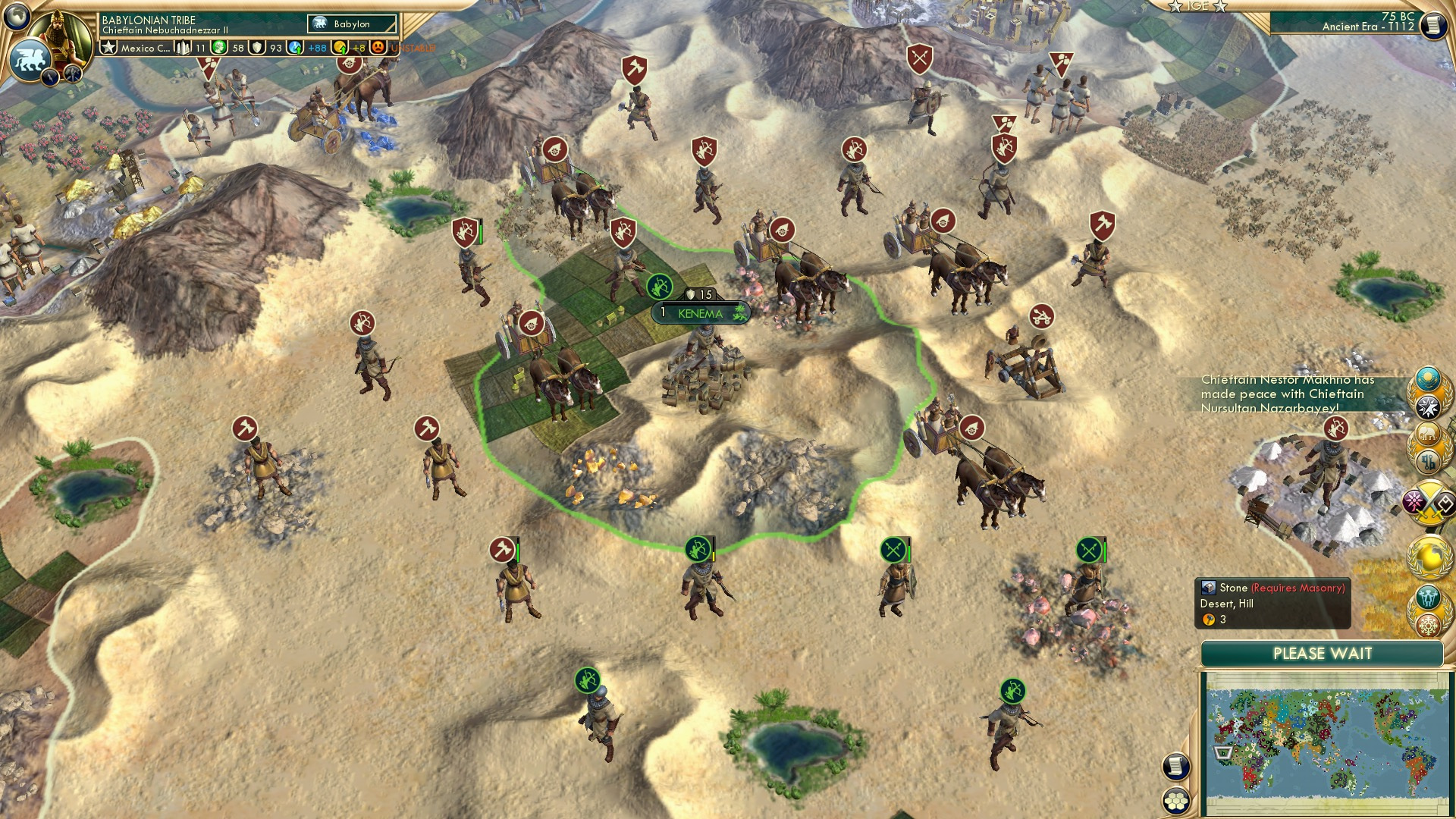This screenshot has height=819, width=1456.
Task: Click the red snowflake notification icon
Action: coord(1430,627)
